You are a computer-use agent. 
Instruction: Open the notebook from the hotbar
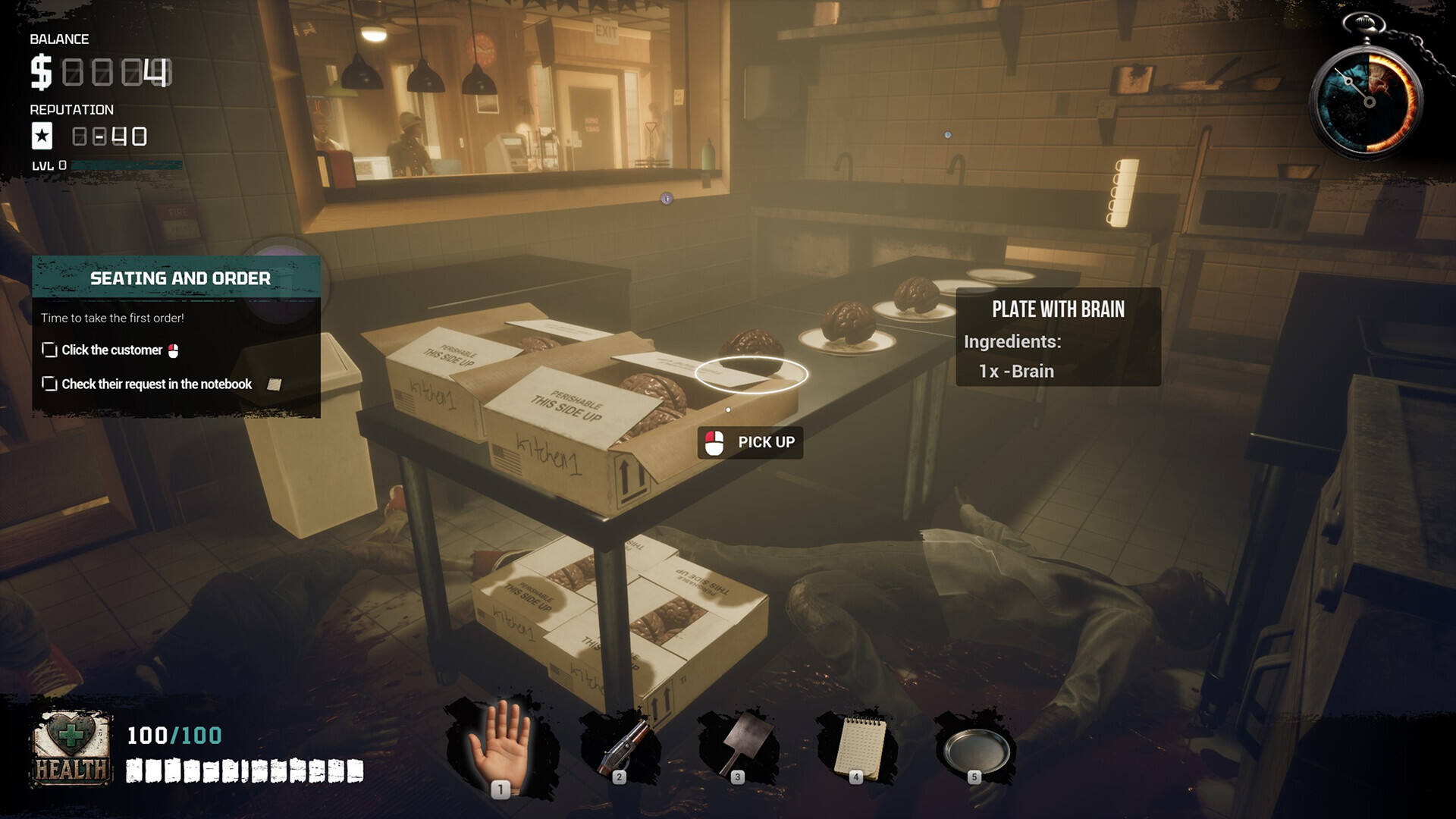point(857,747)
